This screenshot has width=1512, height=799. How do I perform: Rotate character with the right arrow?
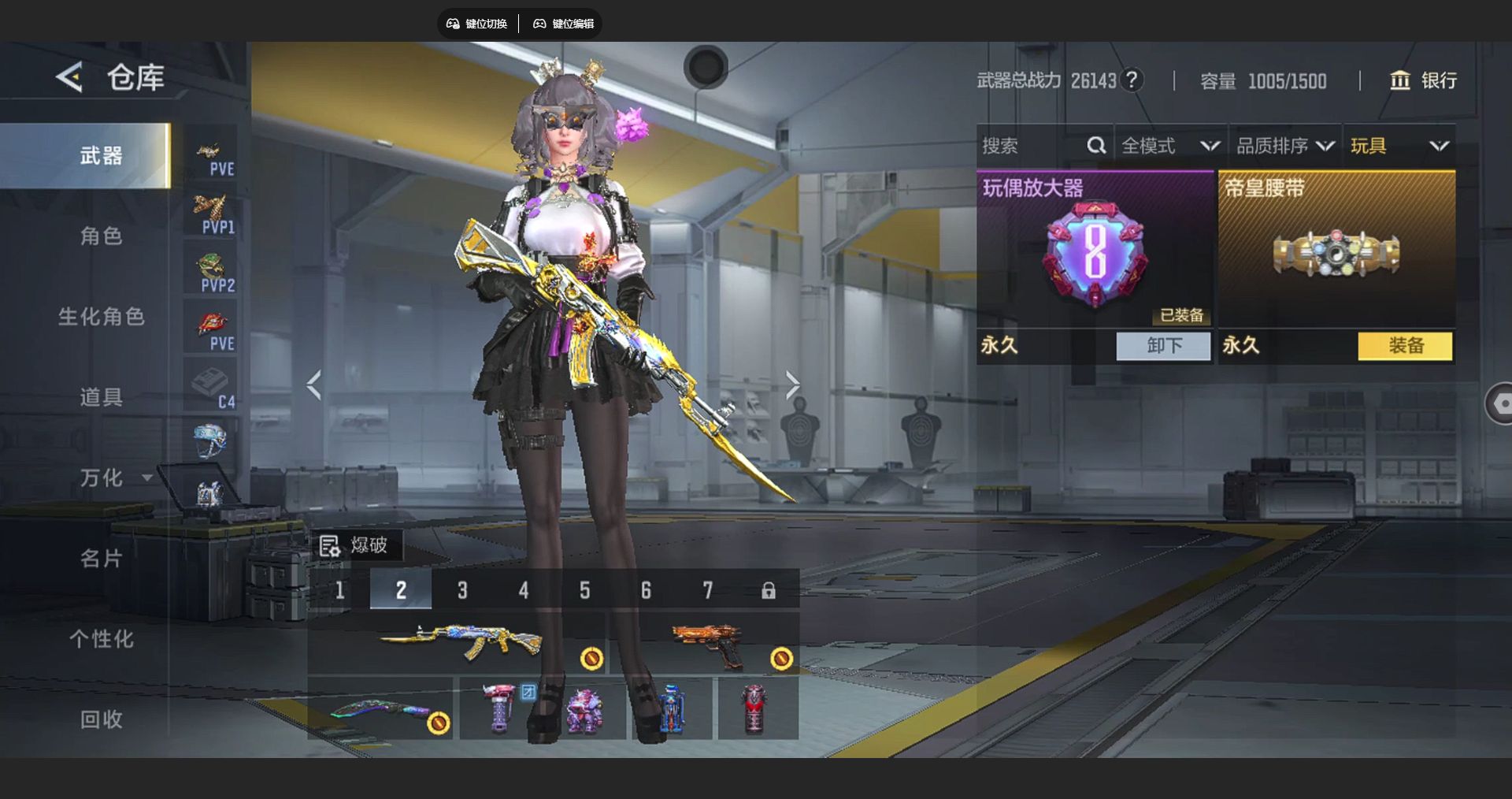(792, 385)
